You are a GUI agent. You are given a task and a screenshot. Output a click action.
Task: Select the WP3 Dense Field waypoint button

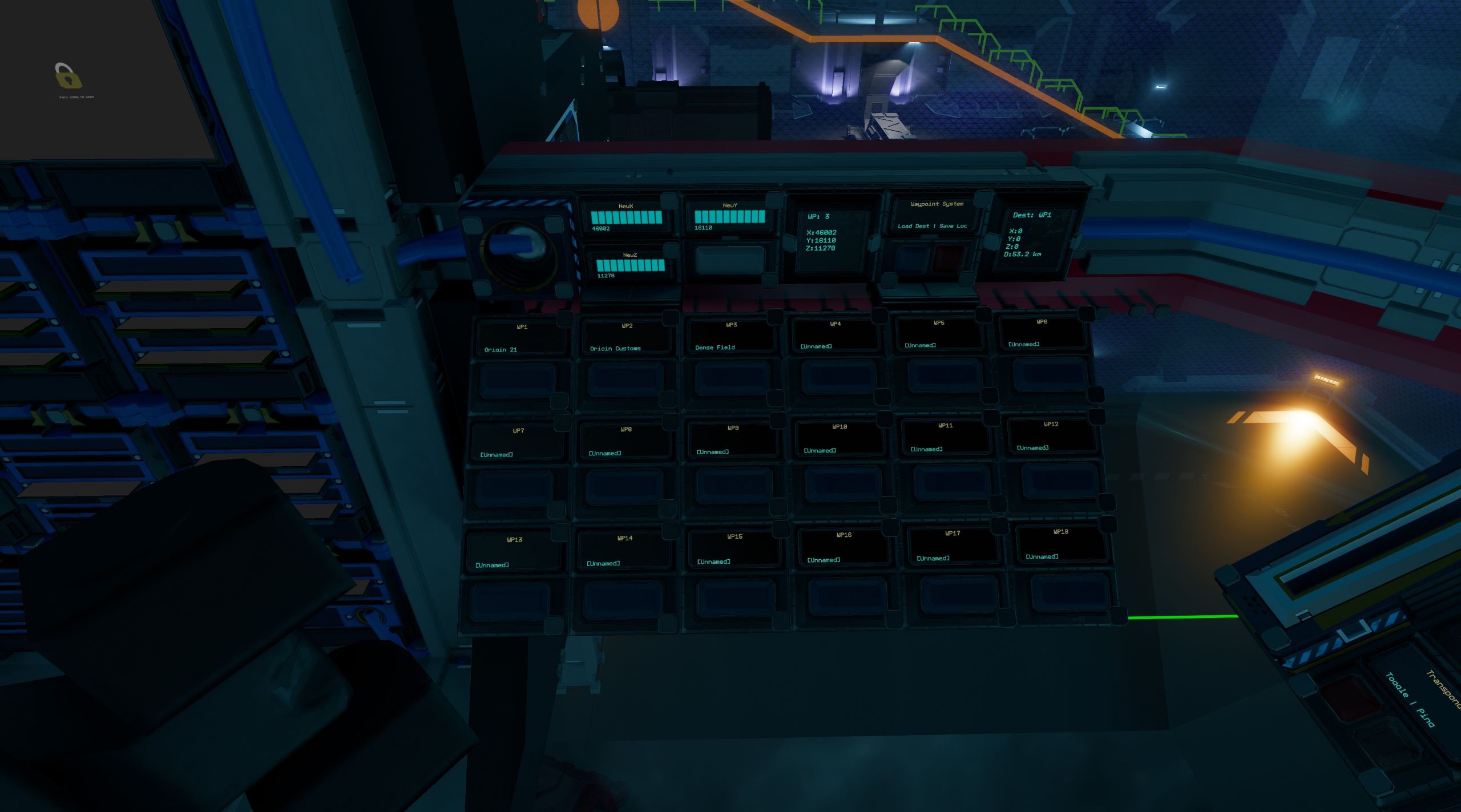tap(732, 379)
